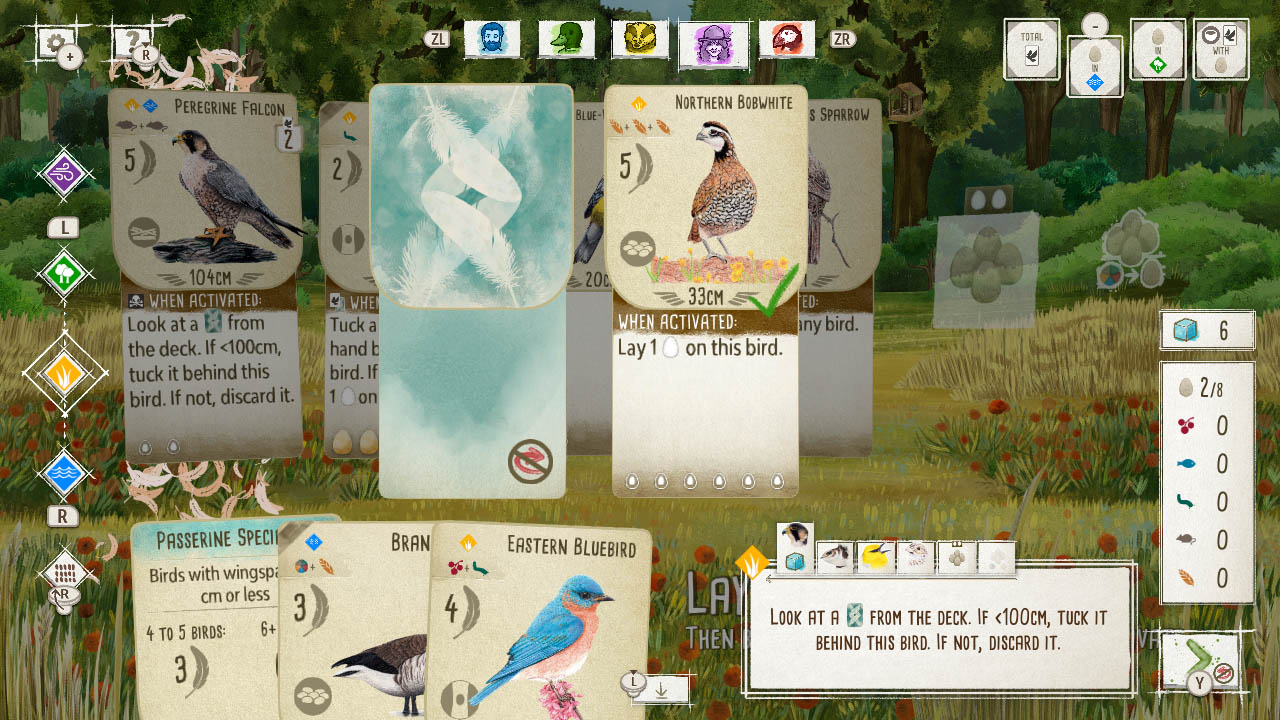Expand the hand using the down arrow button
The height and width of the screenshot is (720, 1280).
pyautogui.click(x=660, y=688)
